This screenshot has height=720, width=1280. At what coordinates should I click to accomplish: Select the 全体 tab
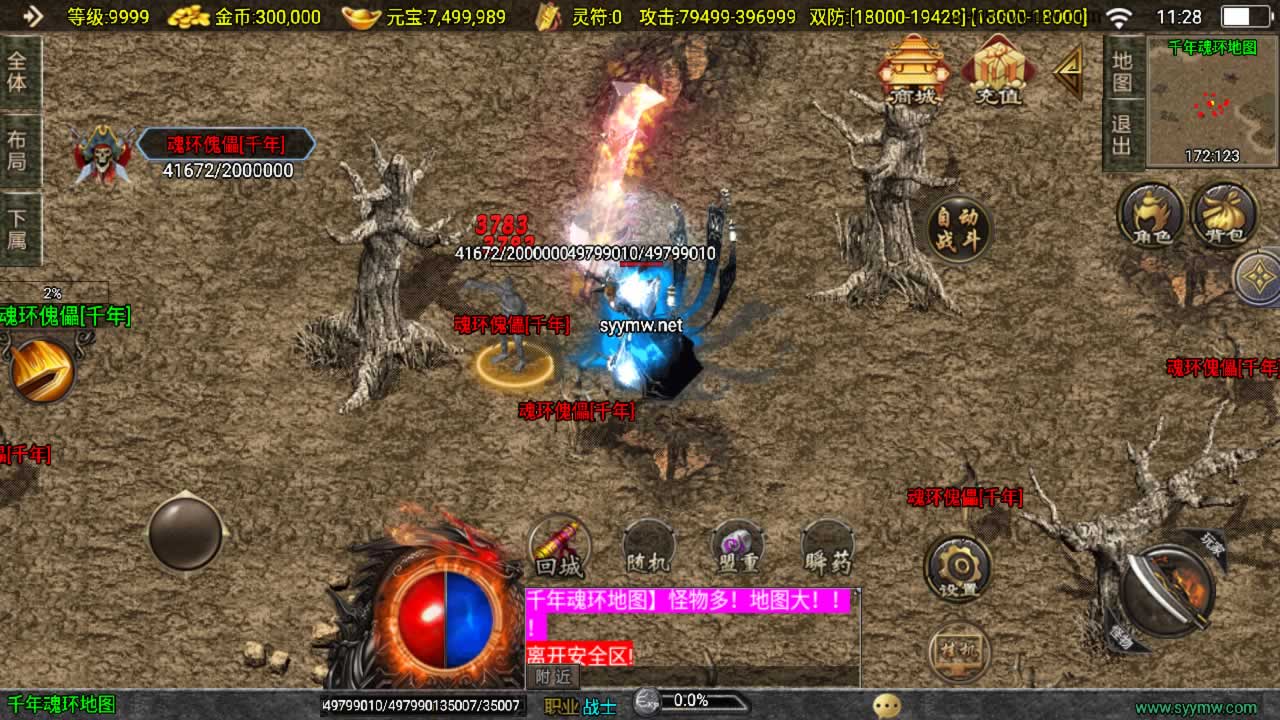click(18, 71)
